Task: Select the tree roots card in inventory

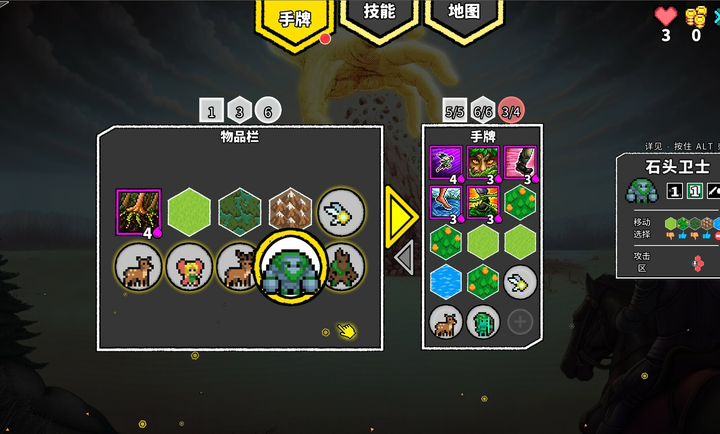Action: coord(138,211)
